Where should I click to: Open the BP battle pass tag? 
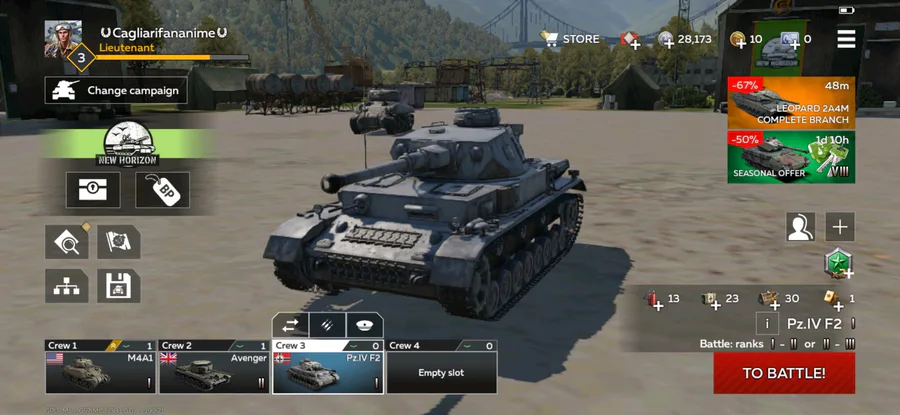(163, 190)
